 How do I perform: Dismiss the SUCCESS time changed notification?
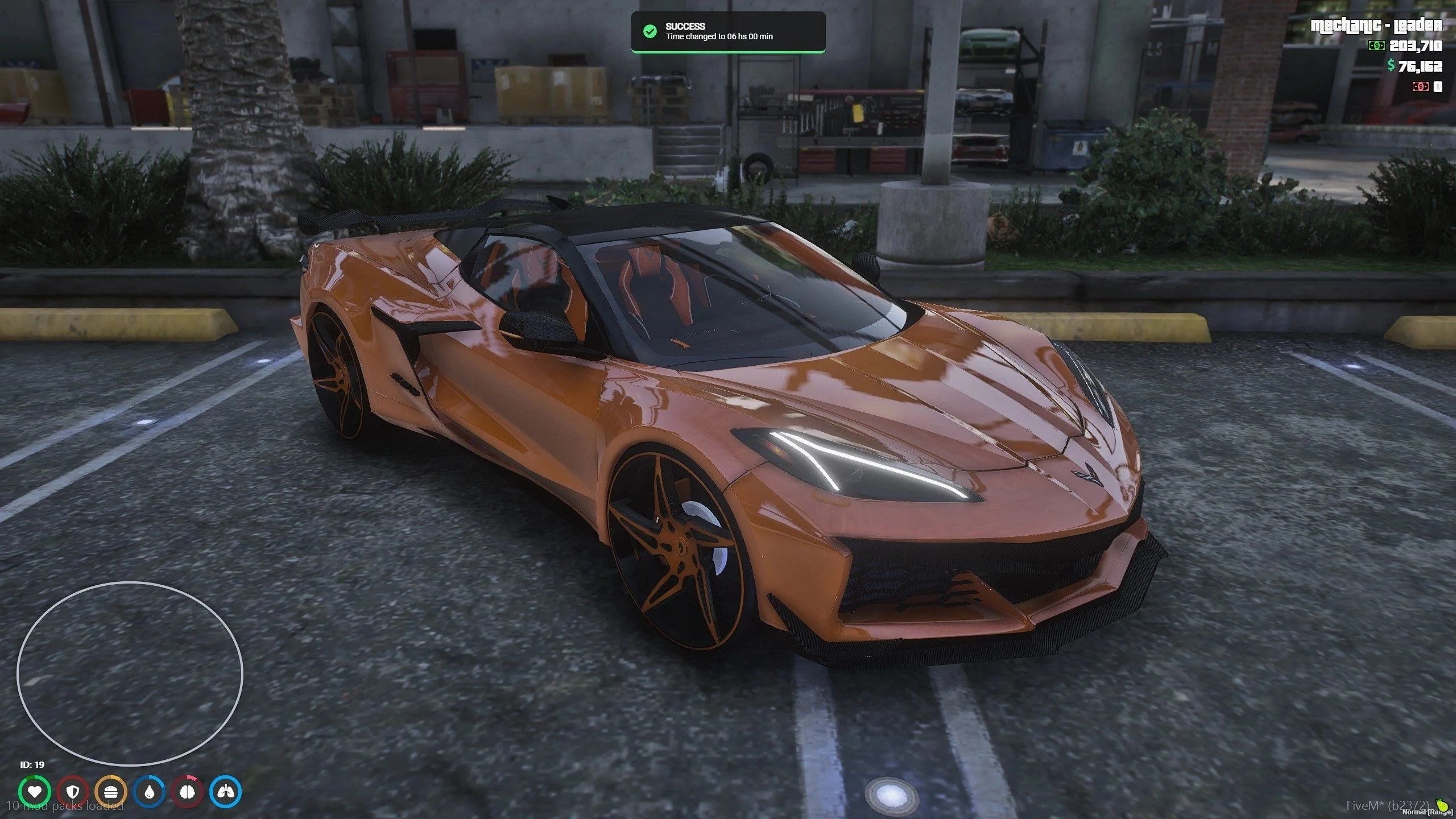tap(728, 32)
